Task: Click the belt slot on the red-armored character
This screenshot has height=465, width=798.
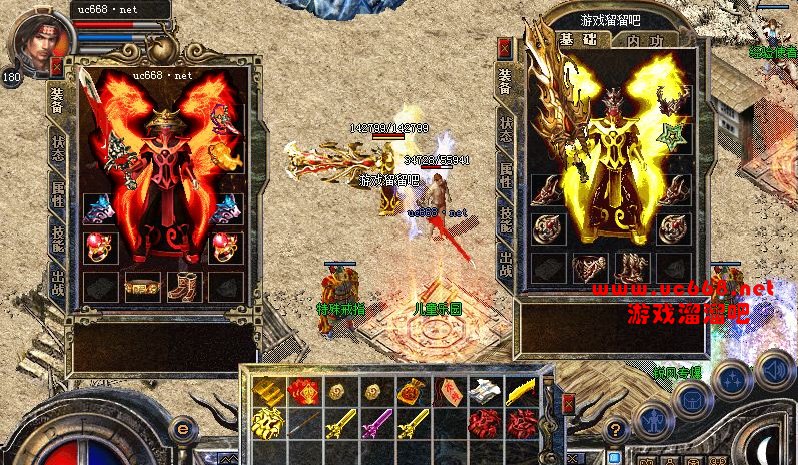Action: pos(142,286)
